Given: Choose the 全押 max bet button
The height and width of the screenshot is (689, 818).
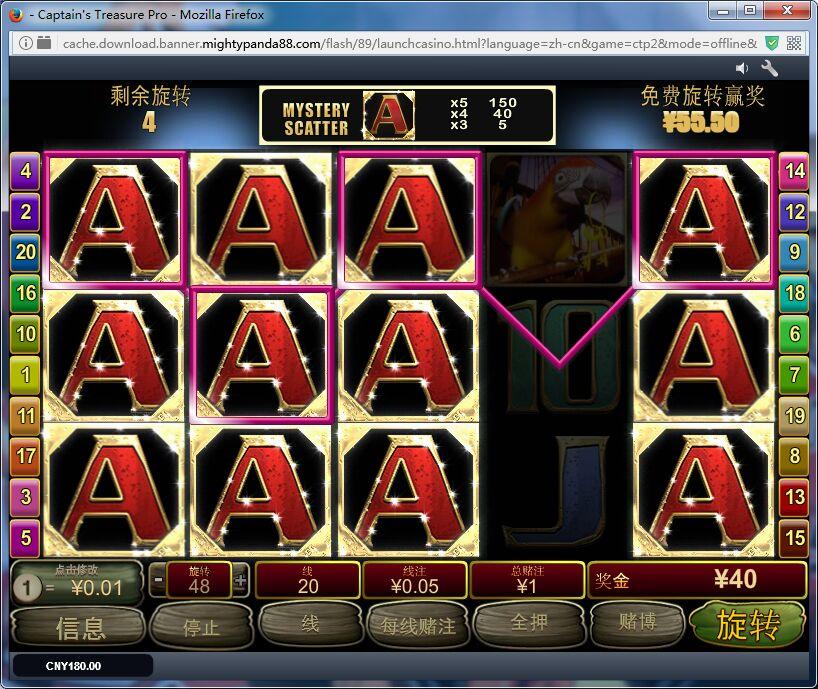Looking at the screenshot, I should [x=528, y=623].
